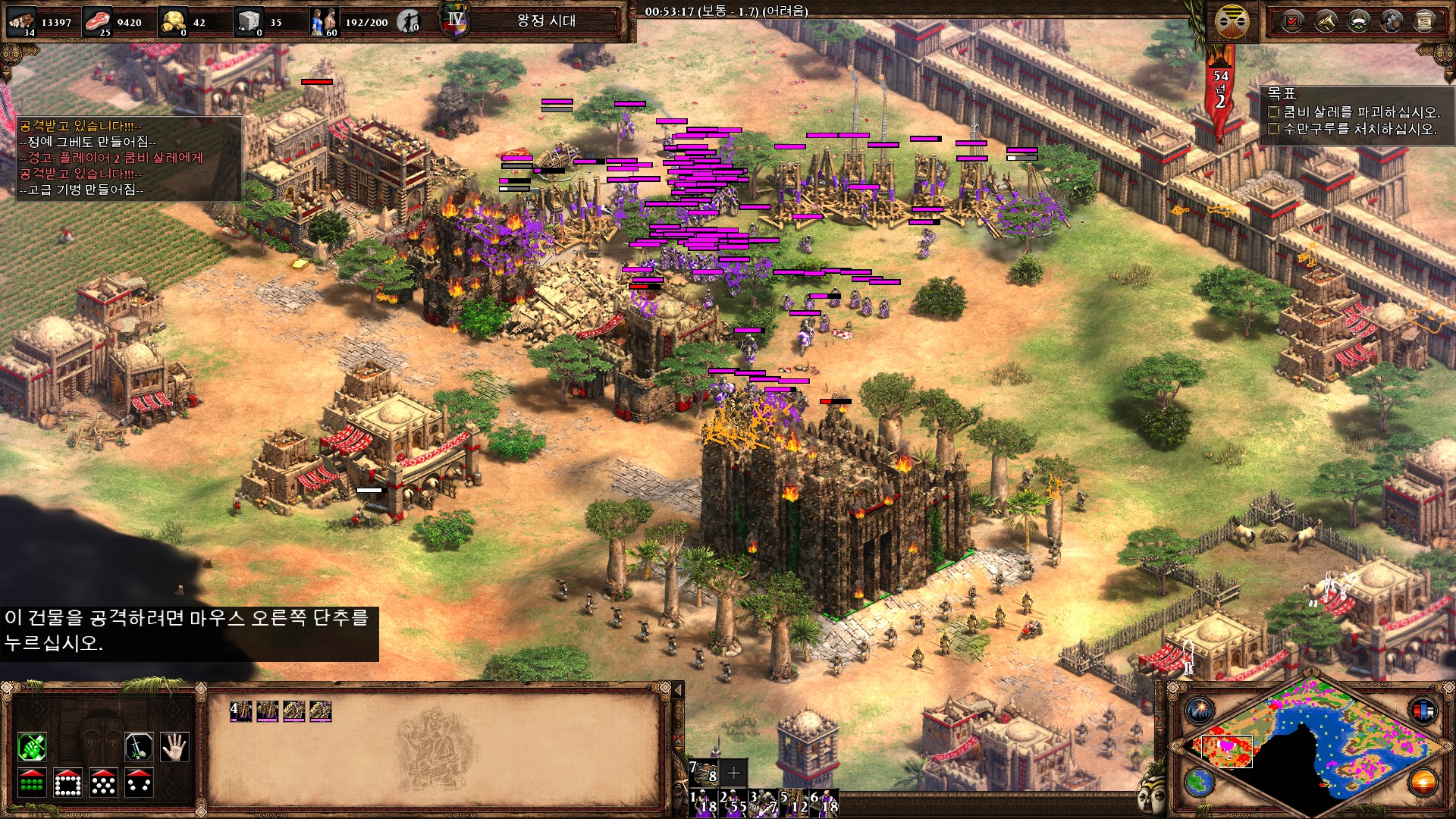Choose the box formation
This screenshot has width=1456, height=819.
pos(67,783)
